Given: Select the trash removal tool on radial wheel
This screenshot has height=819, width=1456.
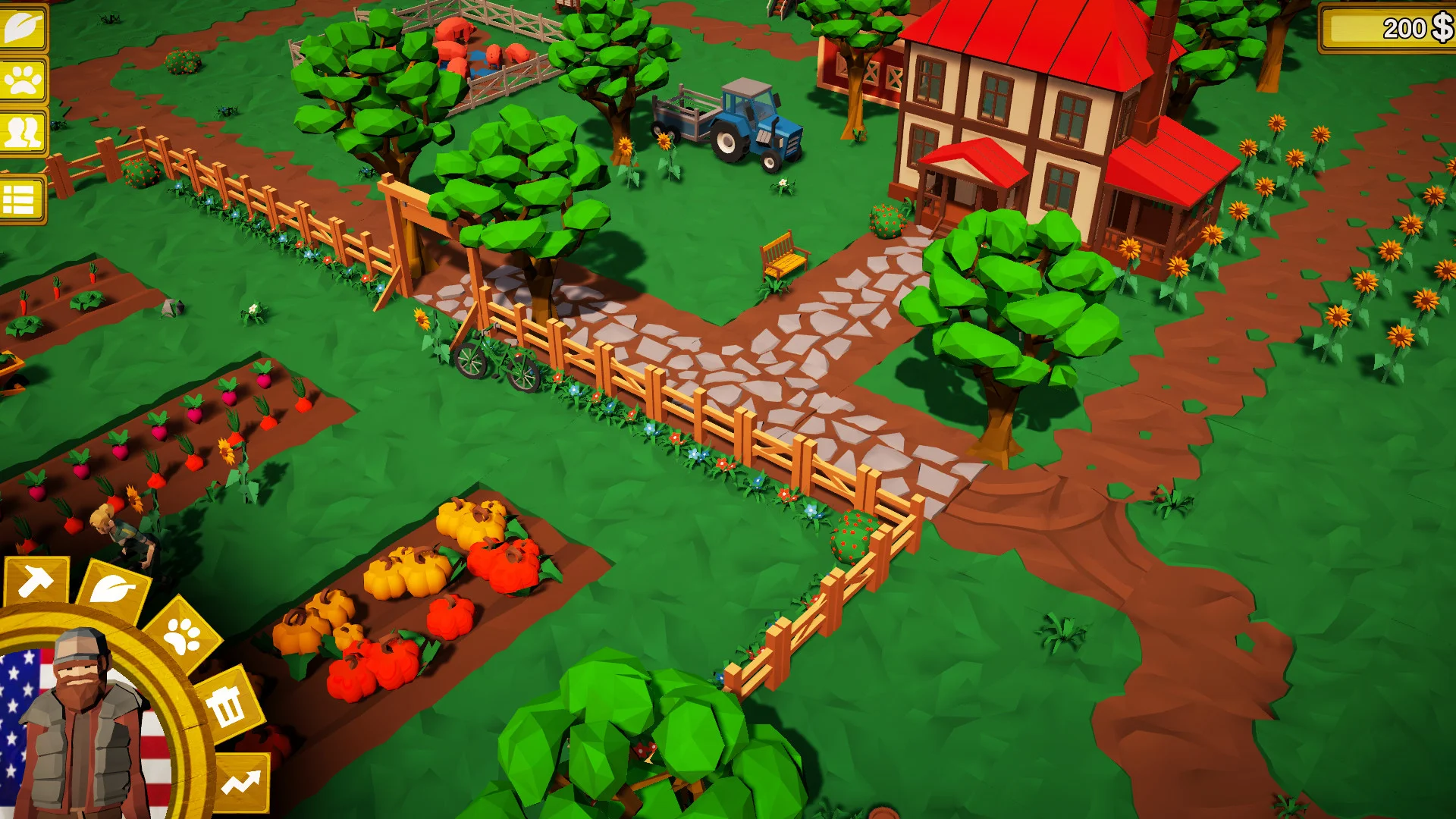Looking at the screenshot, I should point(227,707).
